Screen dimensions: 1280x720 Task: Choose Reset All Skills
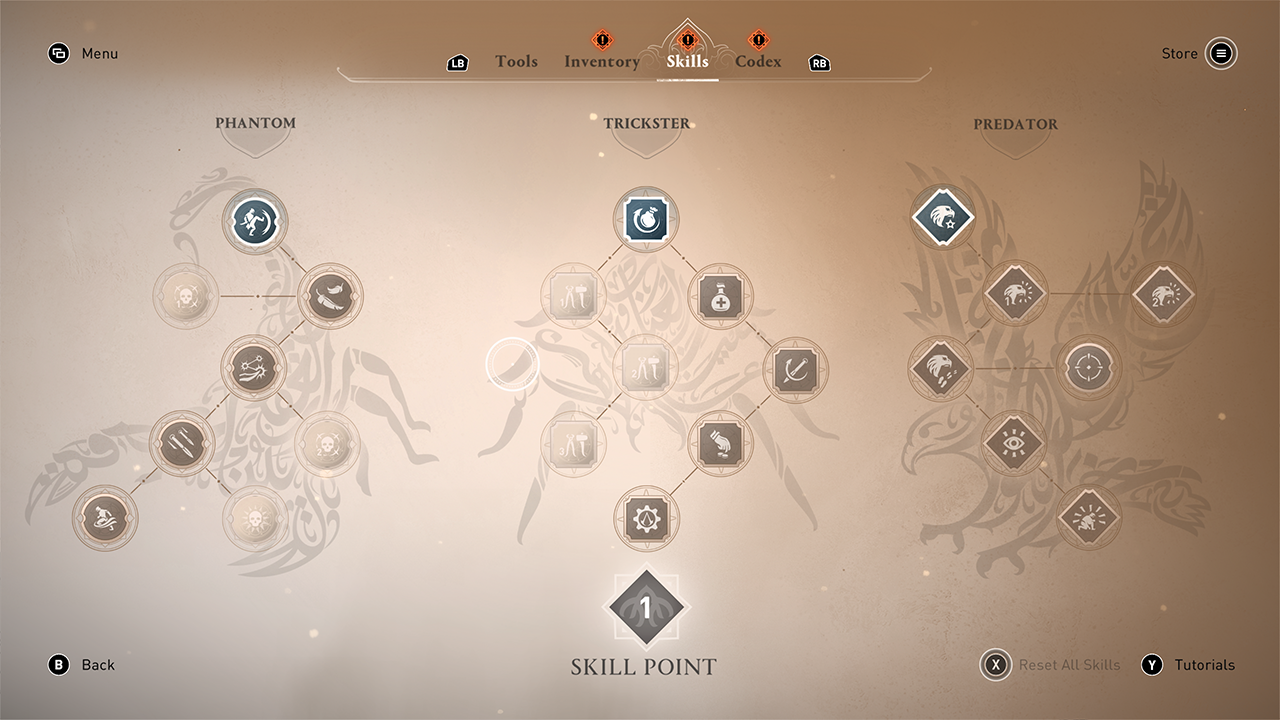996,665
